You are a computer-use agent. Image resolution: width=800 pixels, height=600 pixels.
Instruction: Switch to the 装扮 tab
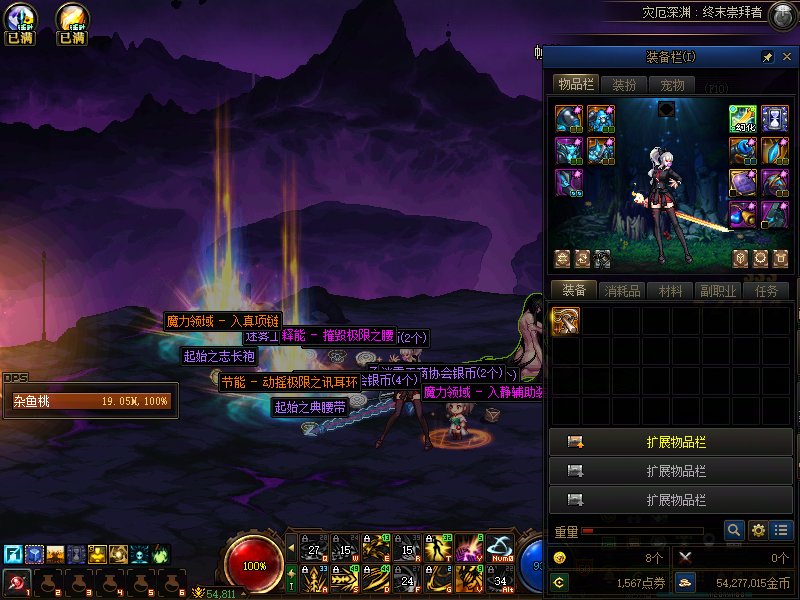coord(624,85)
